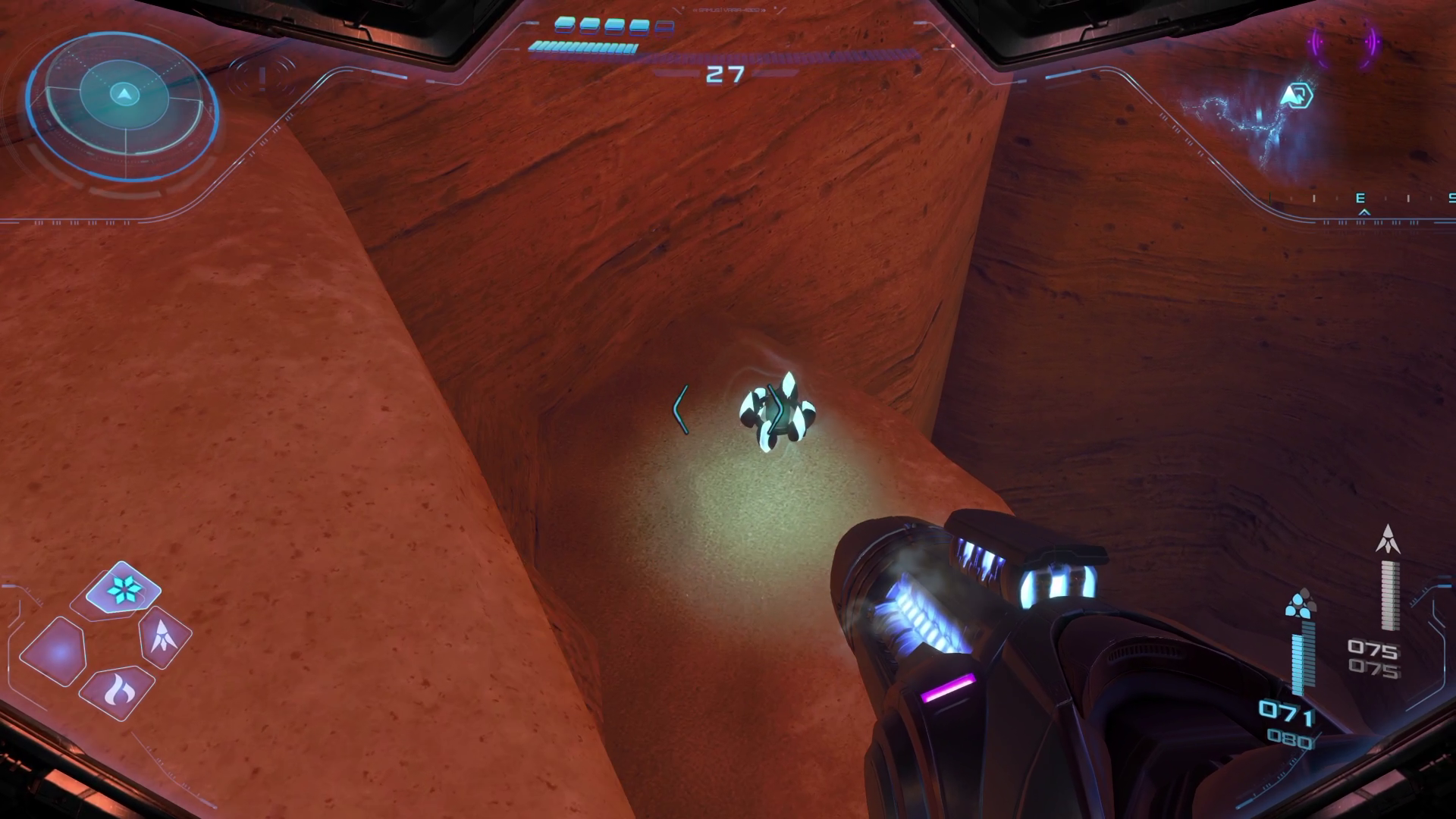
Task: Choose the missile weapon slot
Action: 164,635
